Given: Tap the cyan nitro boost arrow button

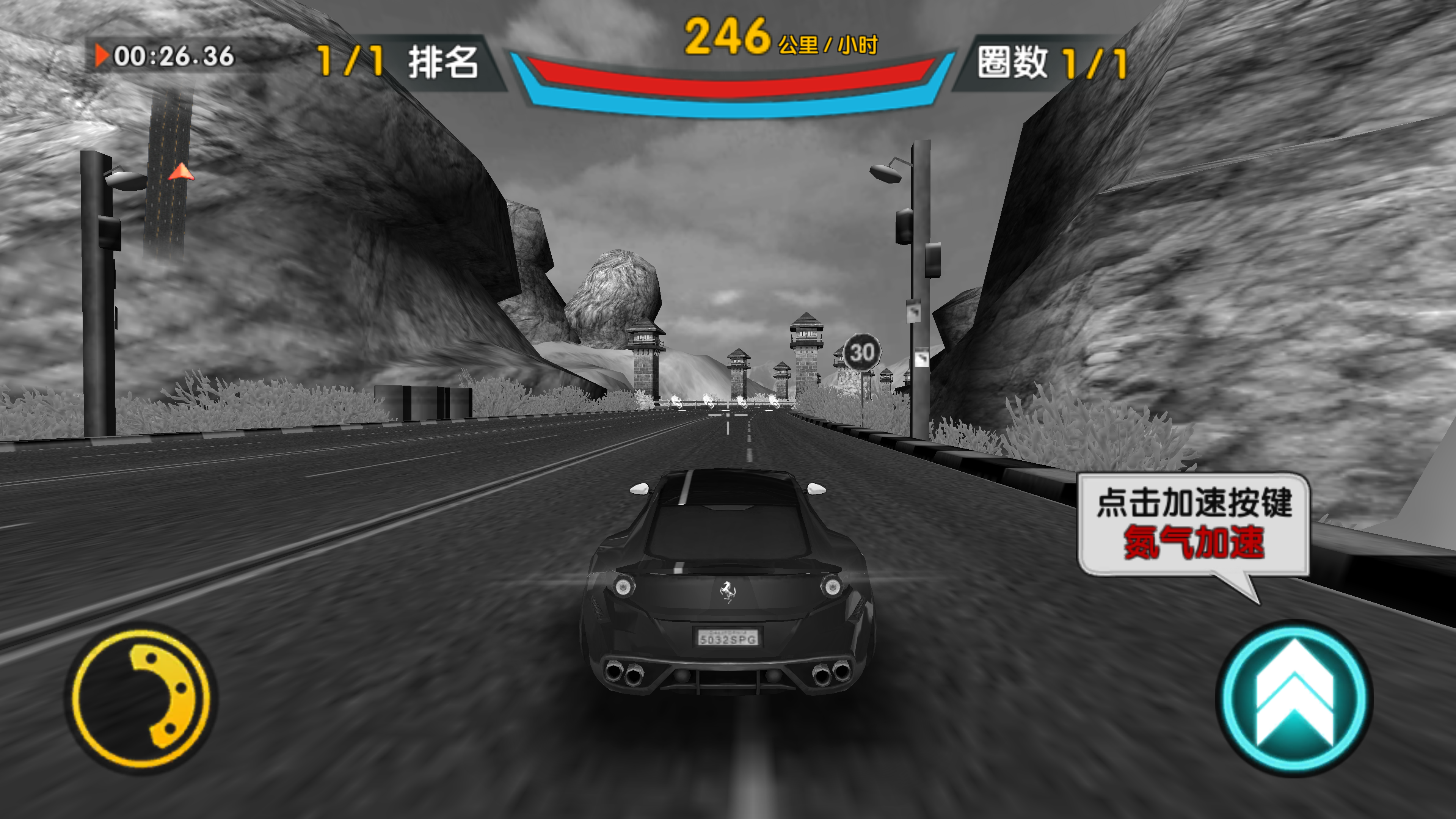Looking at the screenshot, I should click(x=1293, y=698).
